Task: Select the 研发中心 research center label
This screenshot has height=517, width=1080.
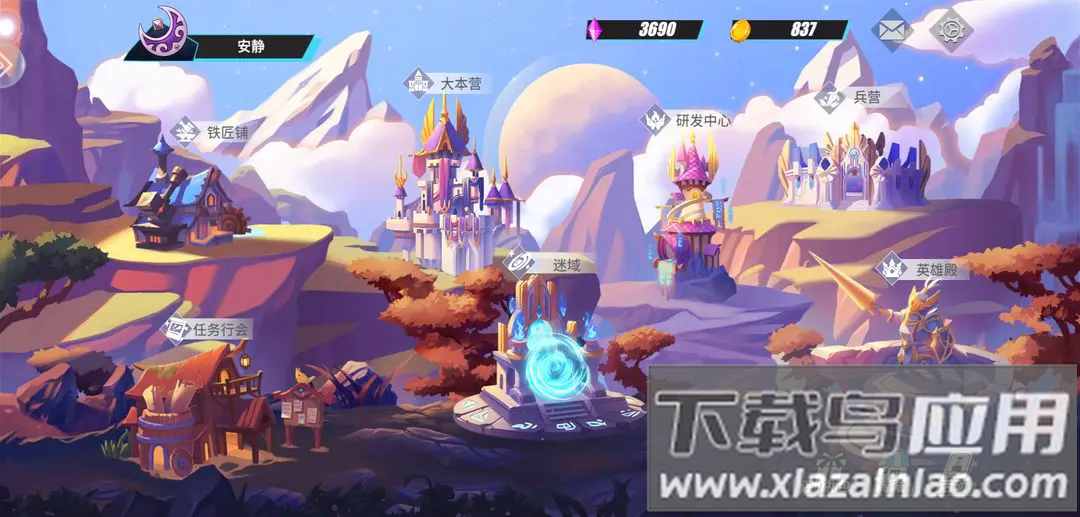Action: click(688, 121)
